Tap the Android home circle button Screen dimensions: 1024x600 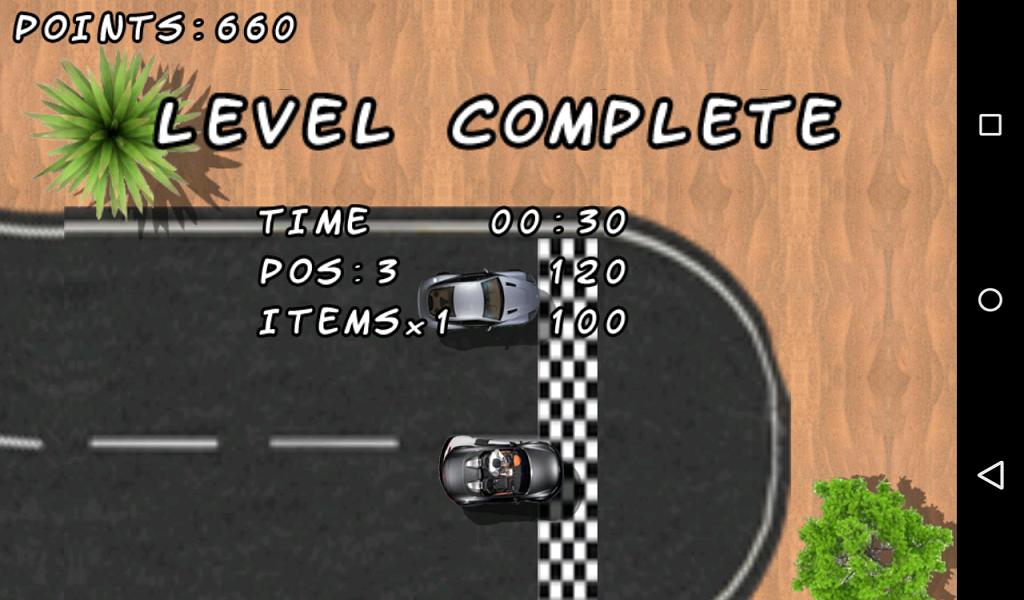(990, 300)
